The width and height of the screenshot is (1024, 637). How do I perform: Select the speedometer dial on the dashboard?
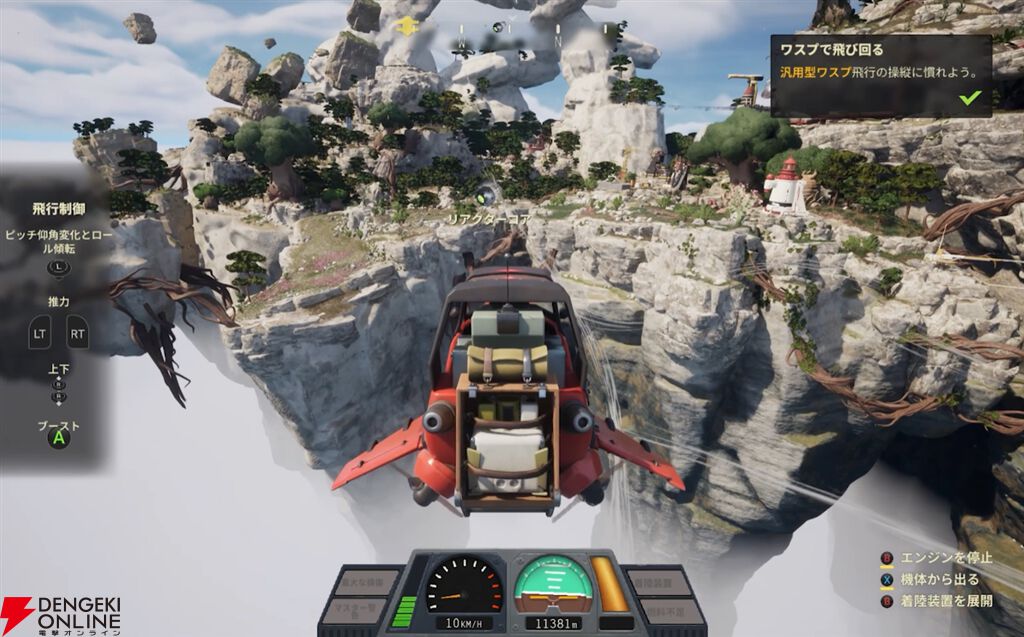463,584
